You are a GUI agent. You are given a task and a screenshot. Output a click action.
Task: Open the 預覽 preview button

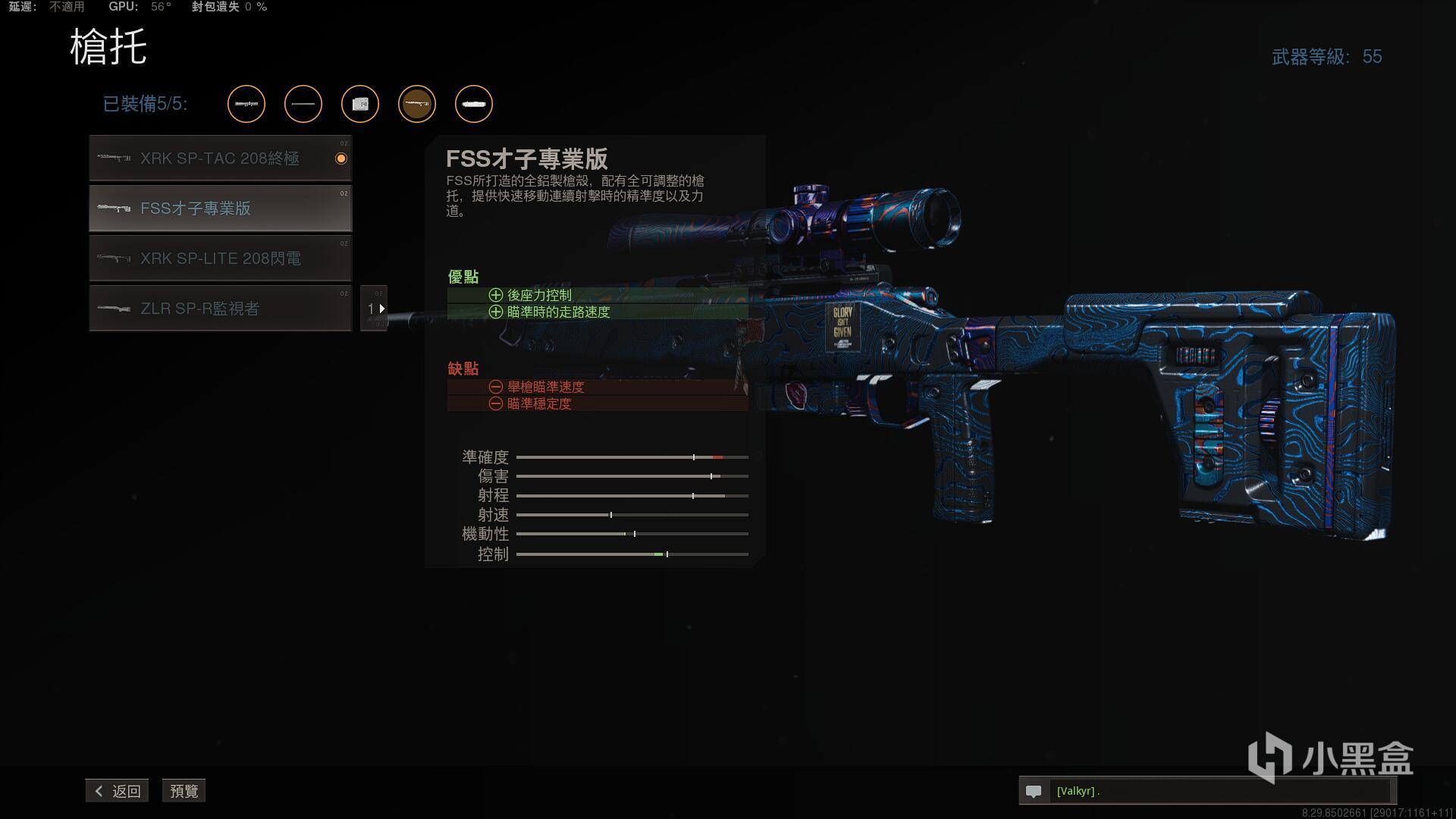(184, 791)
